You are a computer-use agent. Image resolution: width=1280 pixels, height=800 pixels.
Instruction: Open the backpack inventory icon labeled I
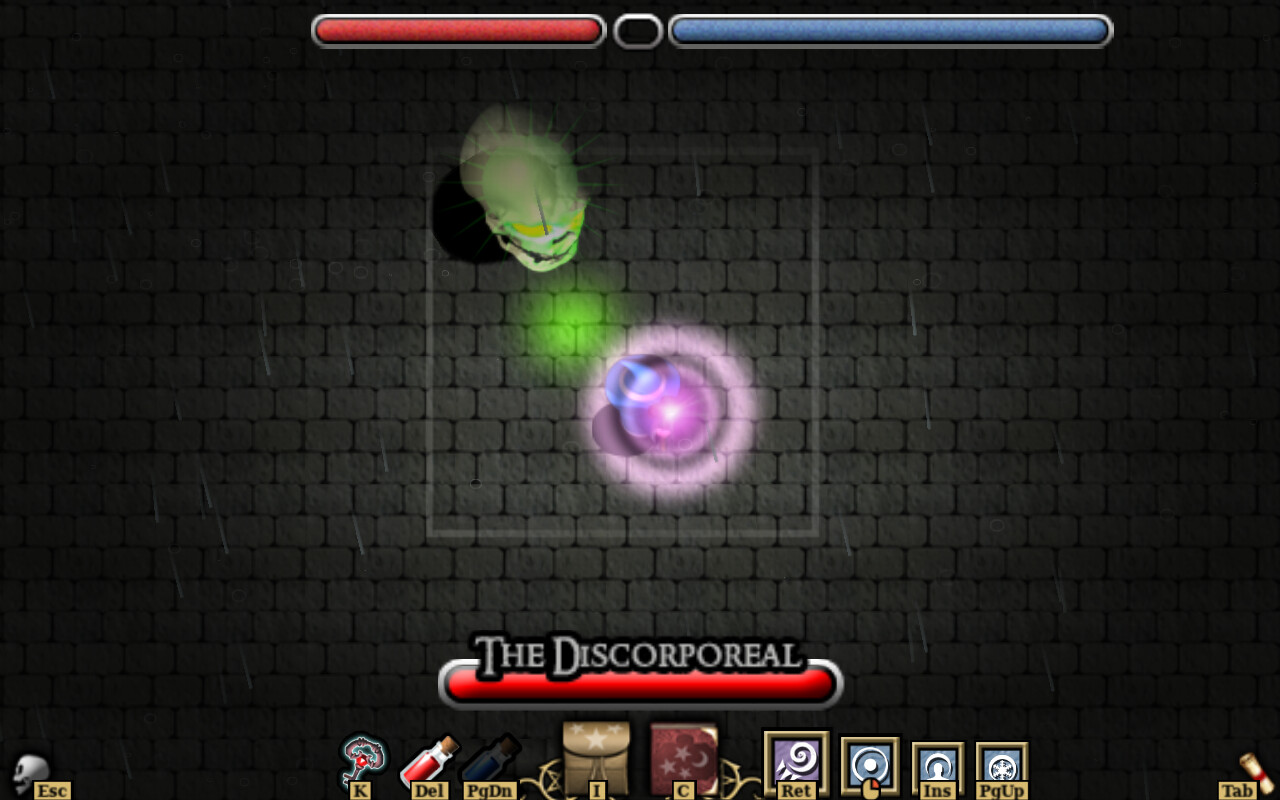[596, 755]
